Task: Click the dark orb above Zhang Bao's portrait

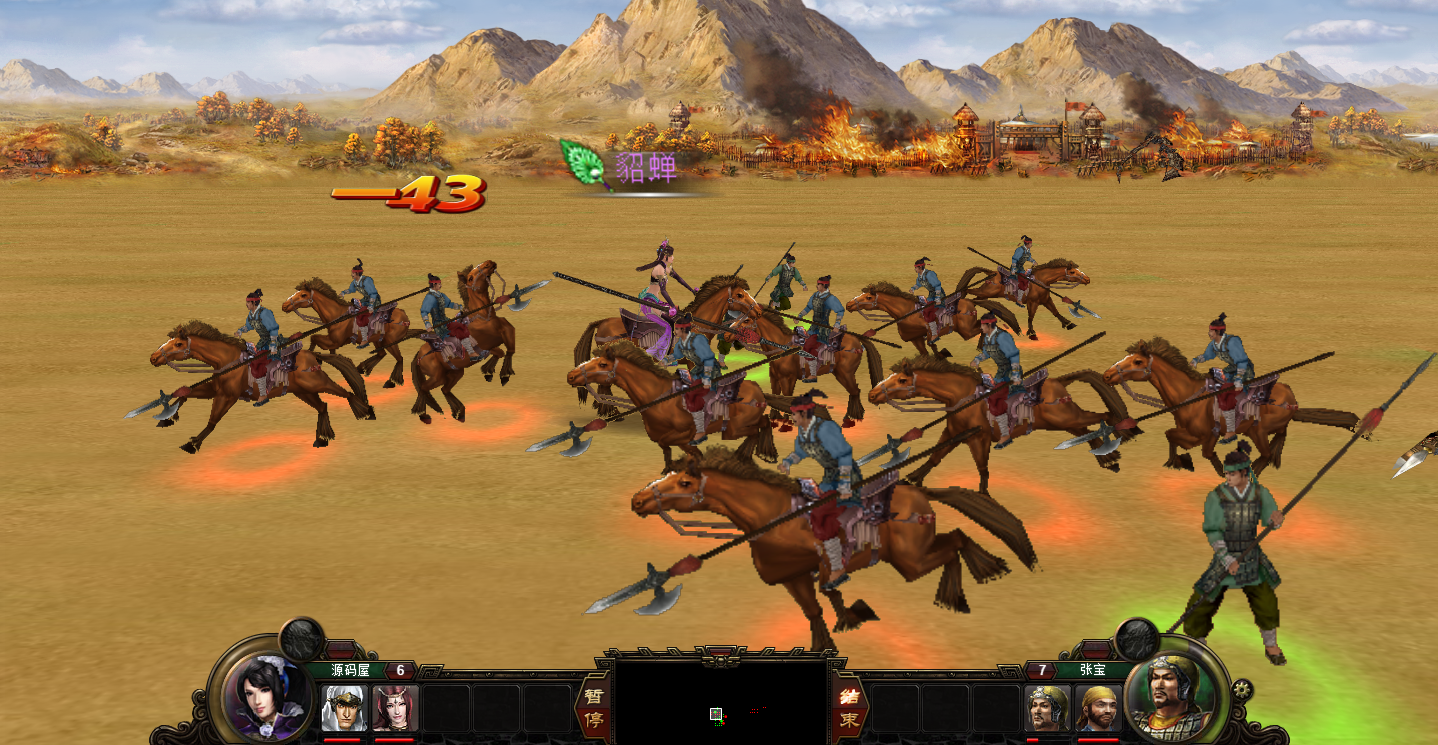Action: click(x=1136, y=638)
